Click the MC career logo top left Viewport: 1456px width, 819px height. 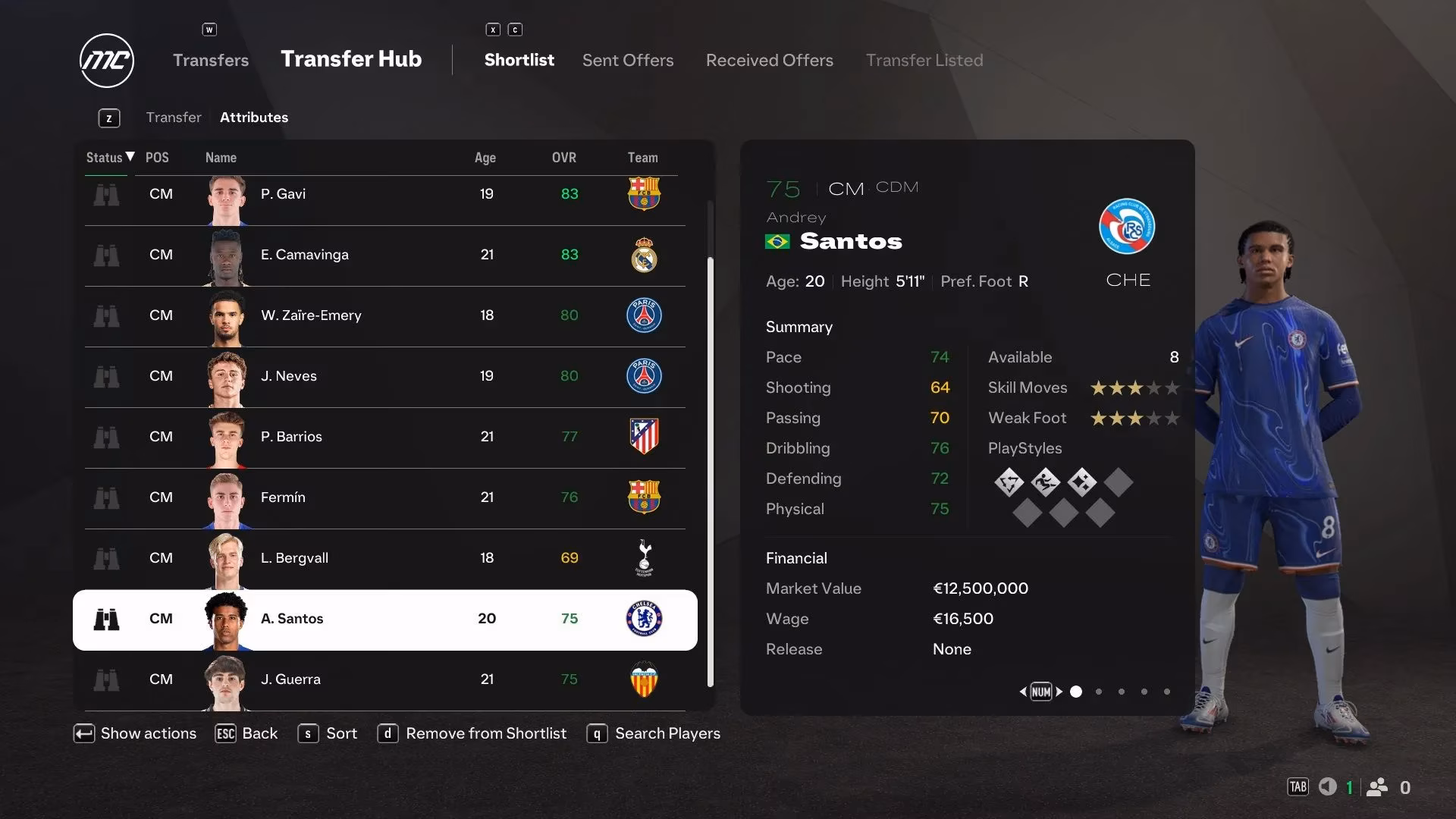pos(106,61)
